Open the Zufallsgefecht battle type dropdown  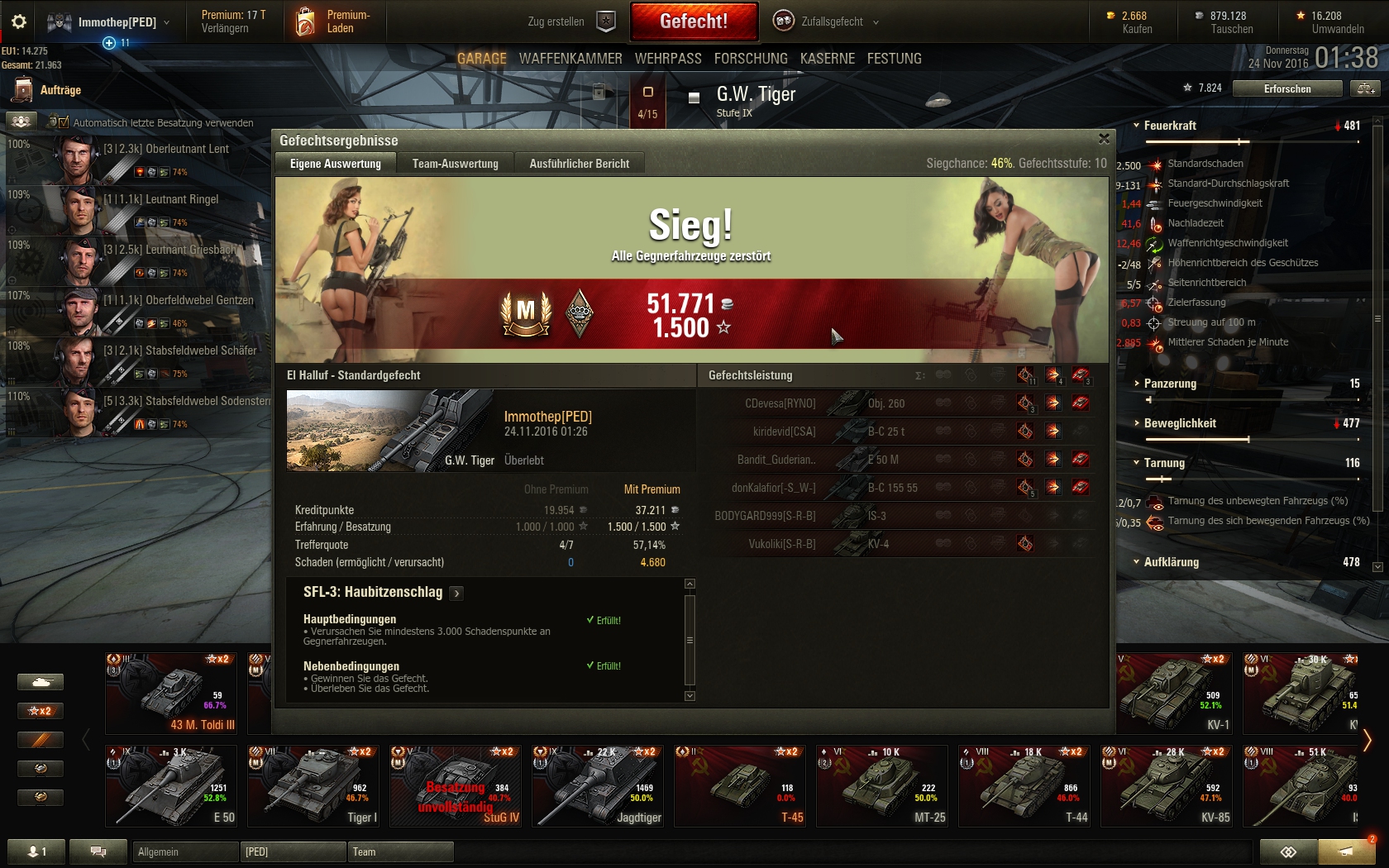pos(827,21)
